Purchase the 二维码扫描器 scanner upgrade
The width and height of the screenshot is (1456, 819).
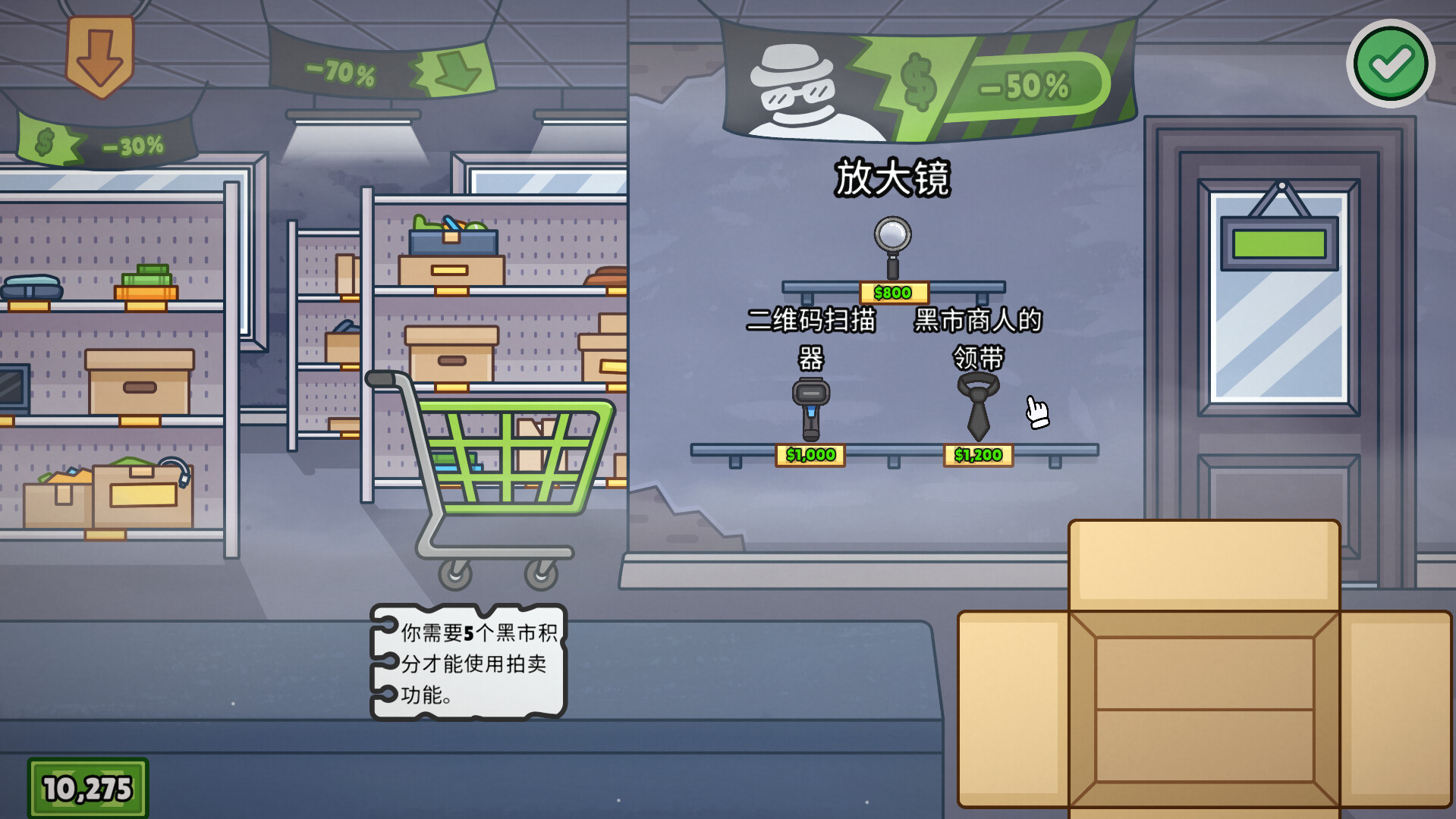813,404
